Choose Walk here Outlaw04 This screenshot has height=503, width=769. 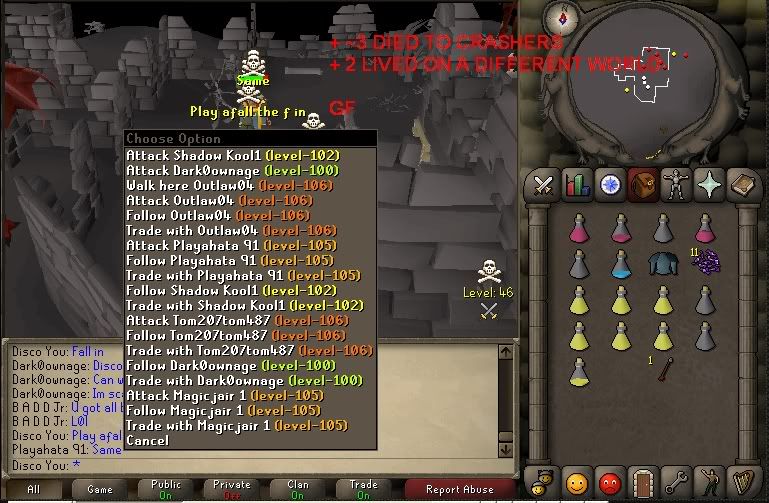click(x=217, y=186)
